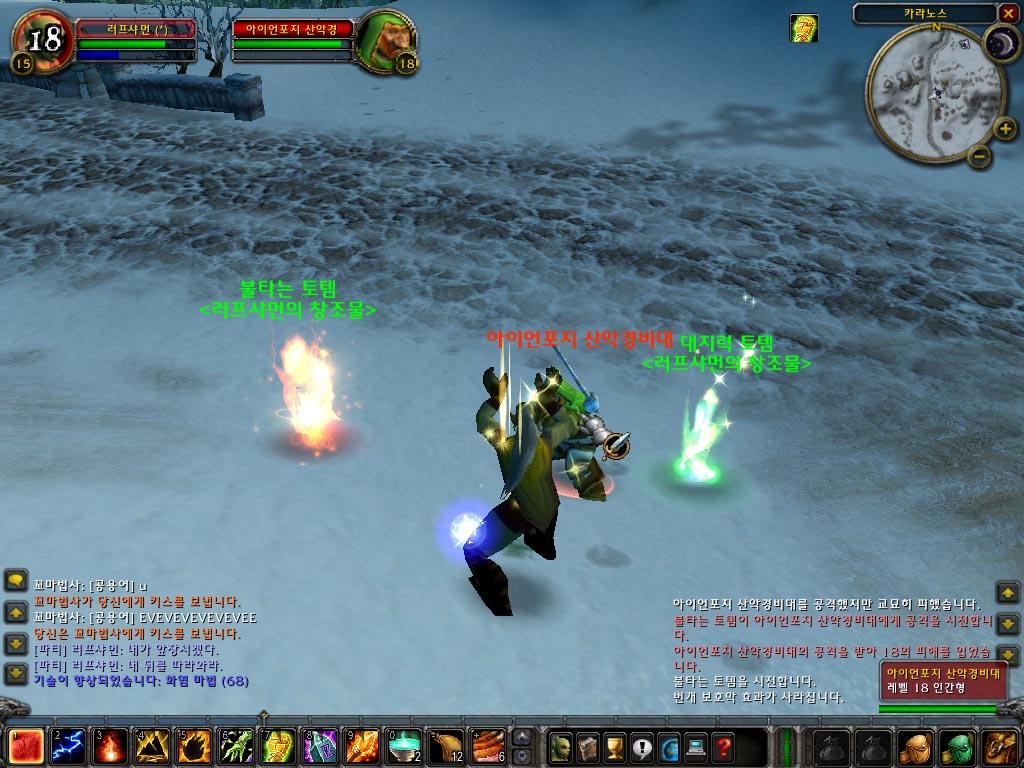Screen dimensions: 1024x768
Task: Activate the red attack ability in slot 1
Action: tap(24, 746)
